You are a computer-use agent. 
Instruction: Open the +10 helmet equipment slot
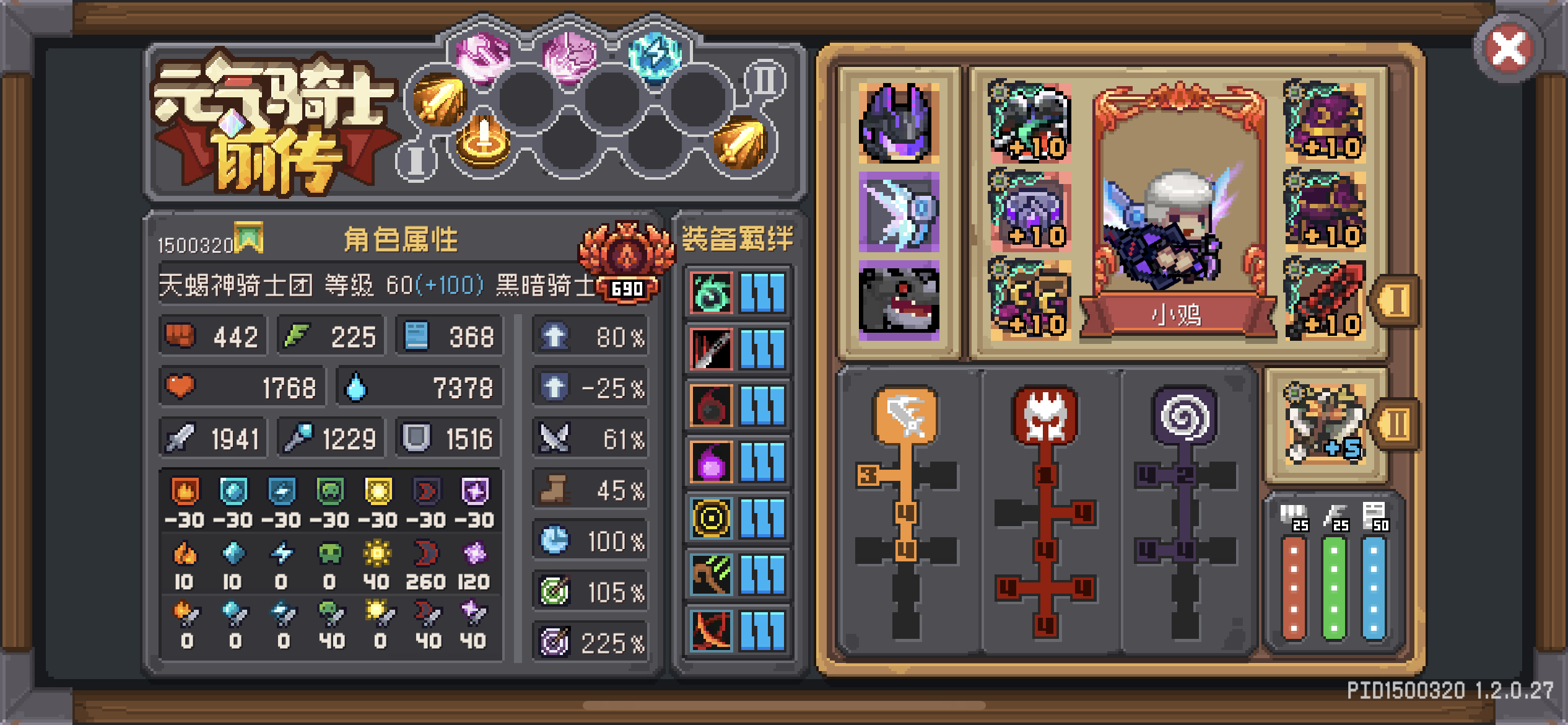point(1327,121)
